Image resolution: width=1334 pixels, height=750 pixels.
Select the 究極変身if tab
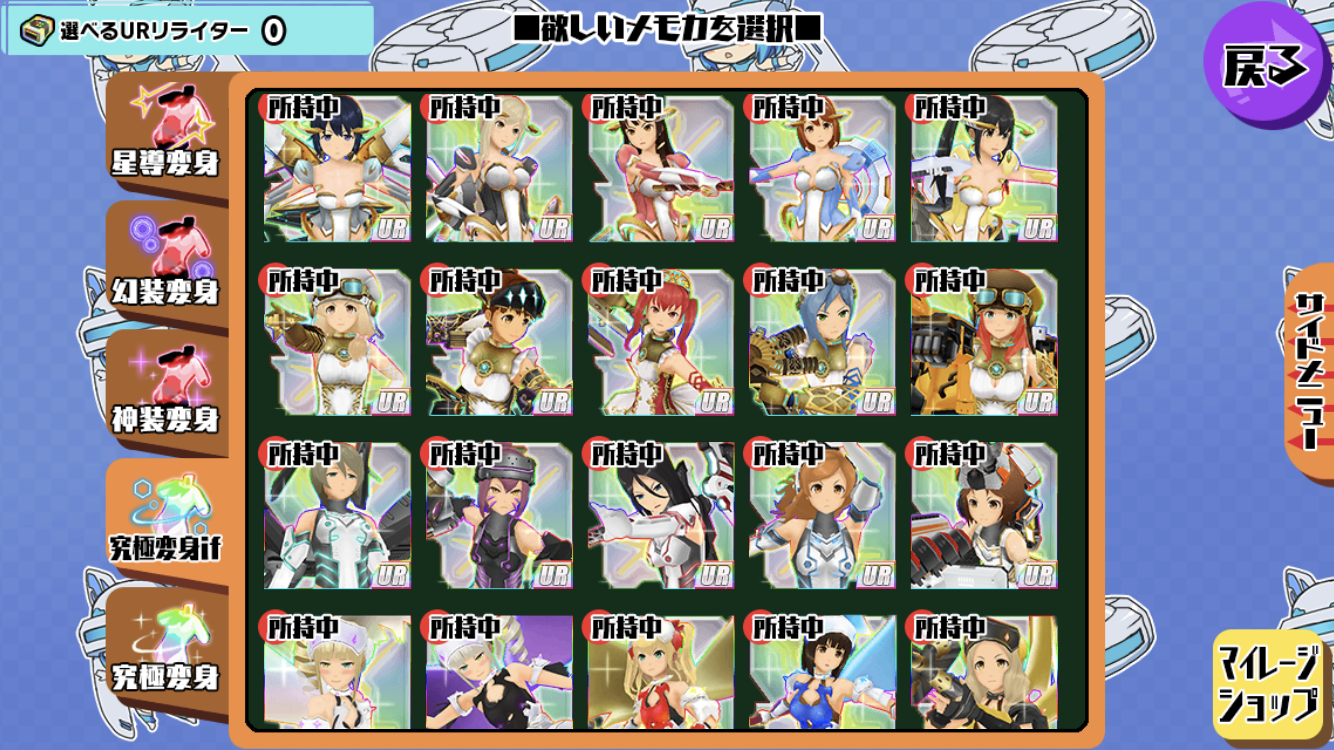pos(166,519)
